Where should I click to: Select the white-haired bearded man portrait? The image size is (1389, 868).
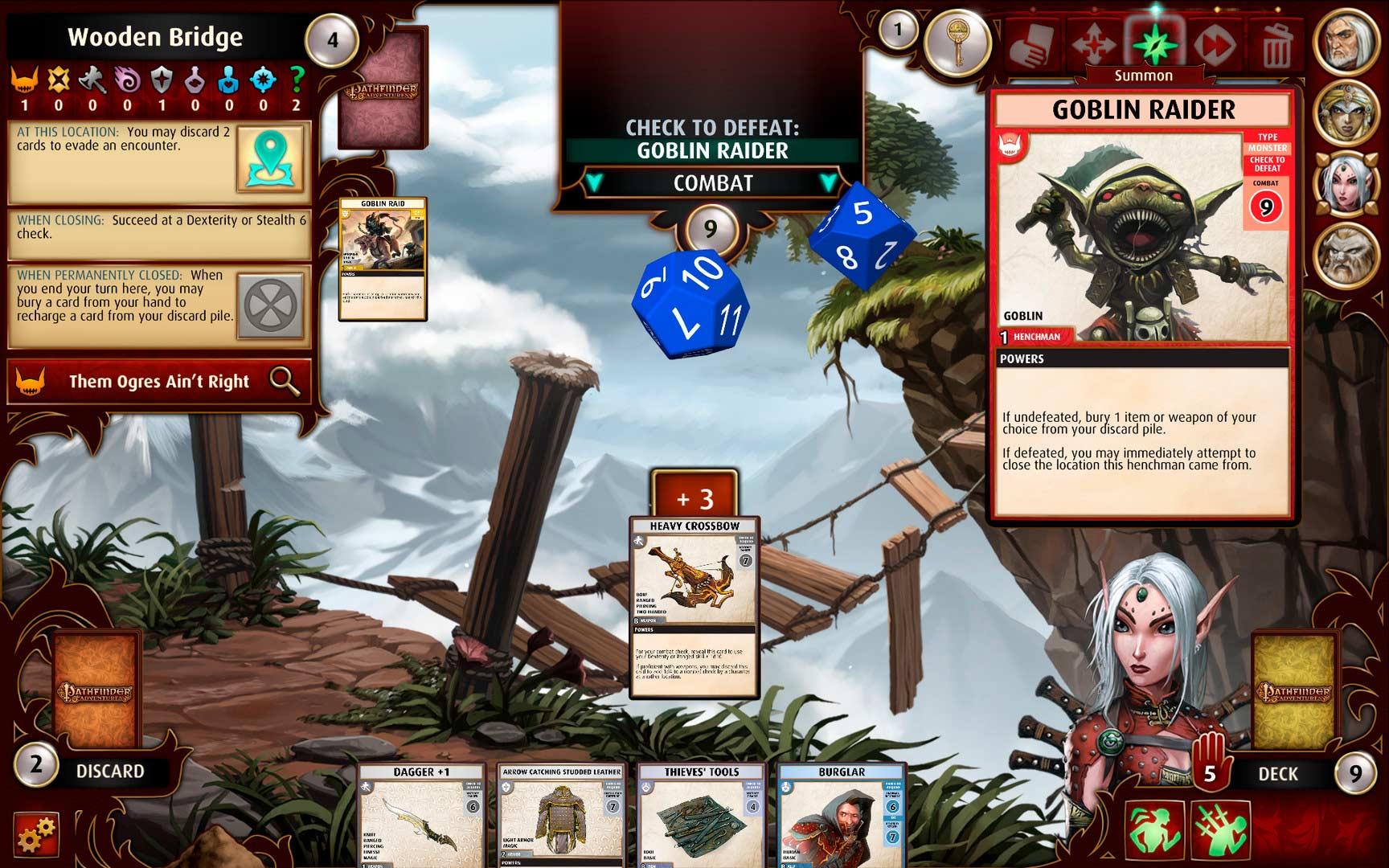tap(1346, 41)
